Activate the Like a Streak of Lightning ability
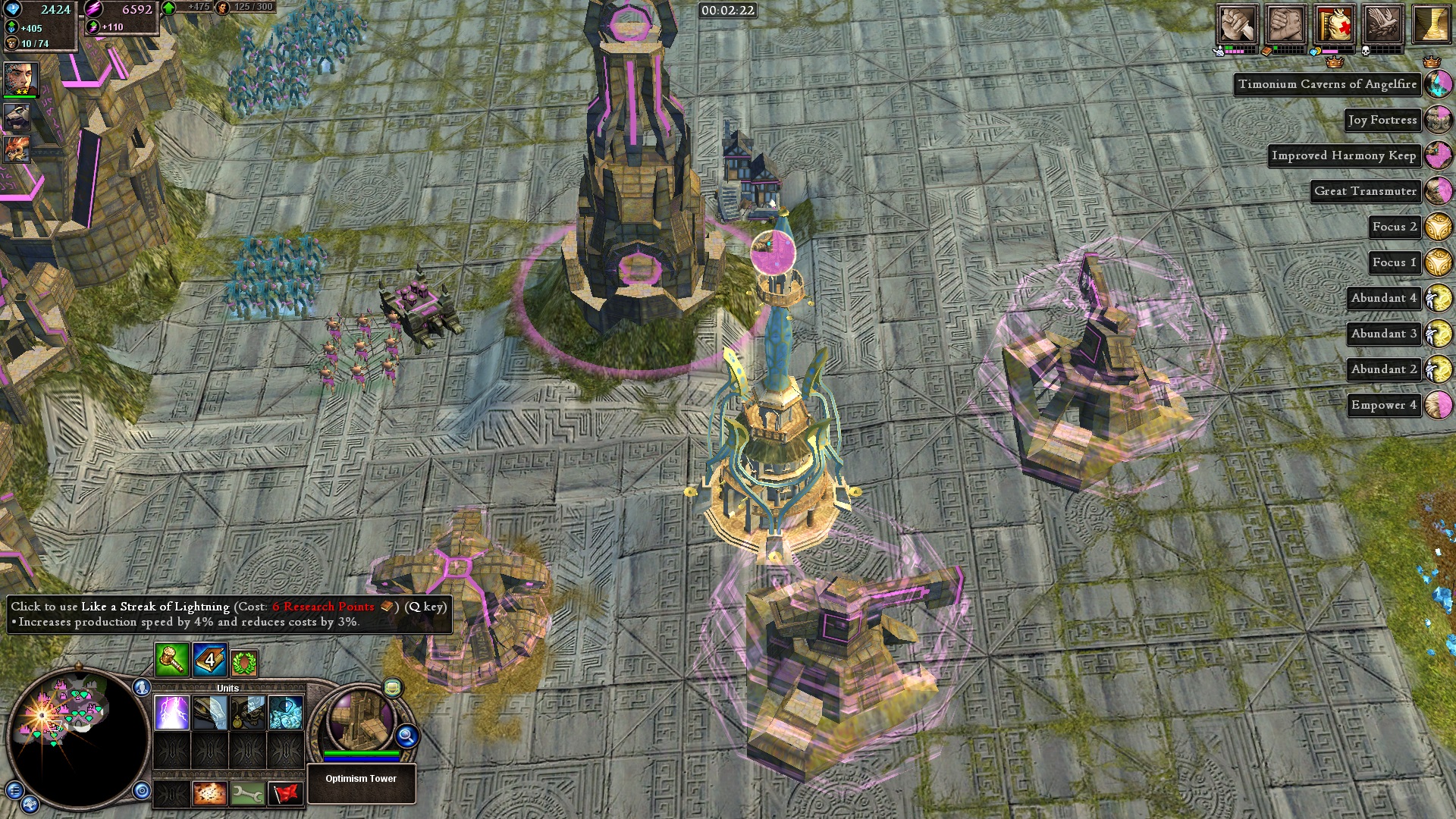 [172, 713]
